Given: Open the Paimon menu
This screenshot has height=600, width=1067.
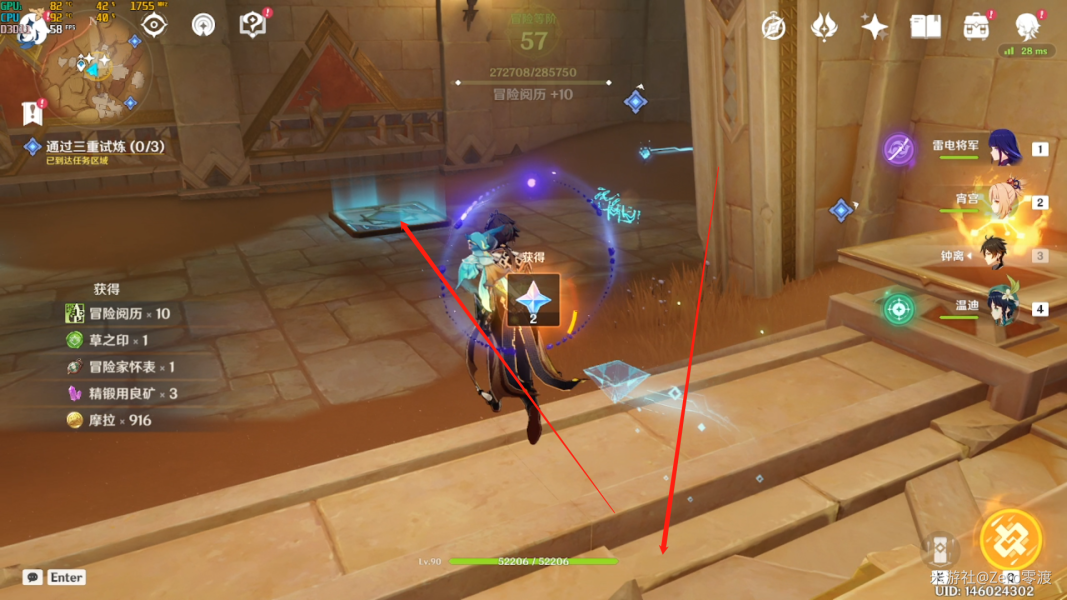Looking at the screenshot, I should pos(33,28).
